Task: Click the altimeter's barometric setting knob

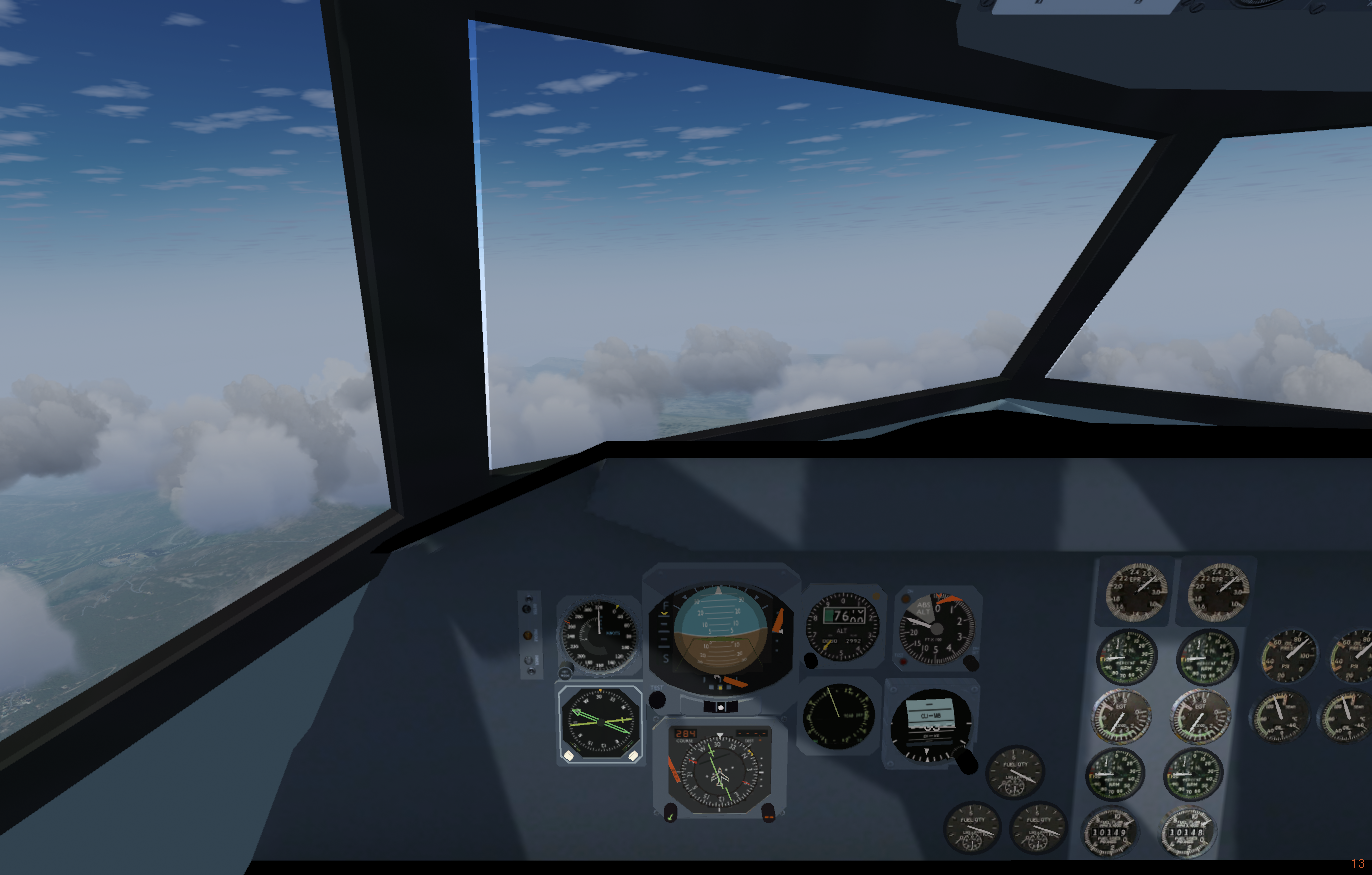Action: click(x=810, y=660)
